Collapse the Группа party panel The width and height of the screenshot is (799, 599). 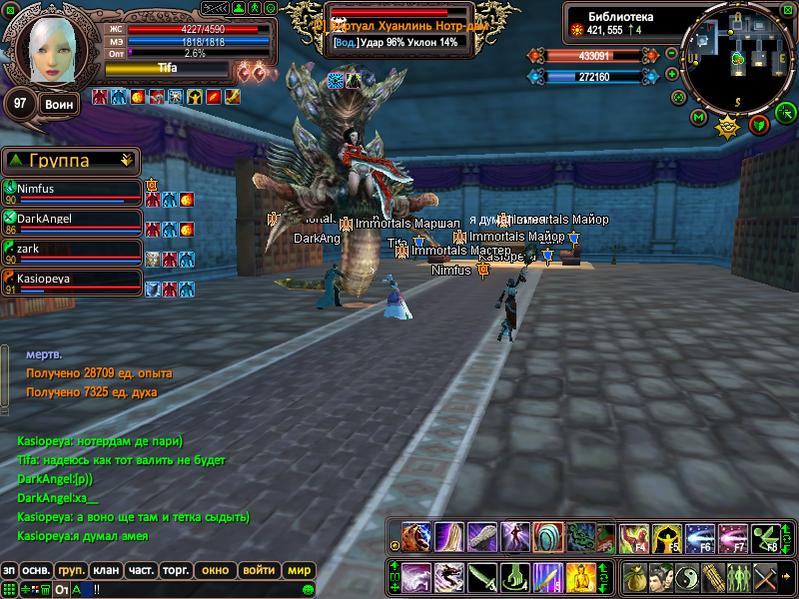coord(126,160)
